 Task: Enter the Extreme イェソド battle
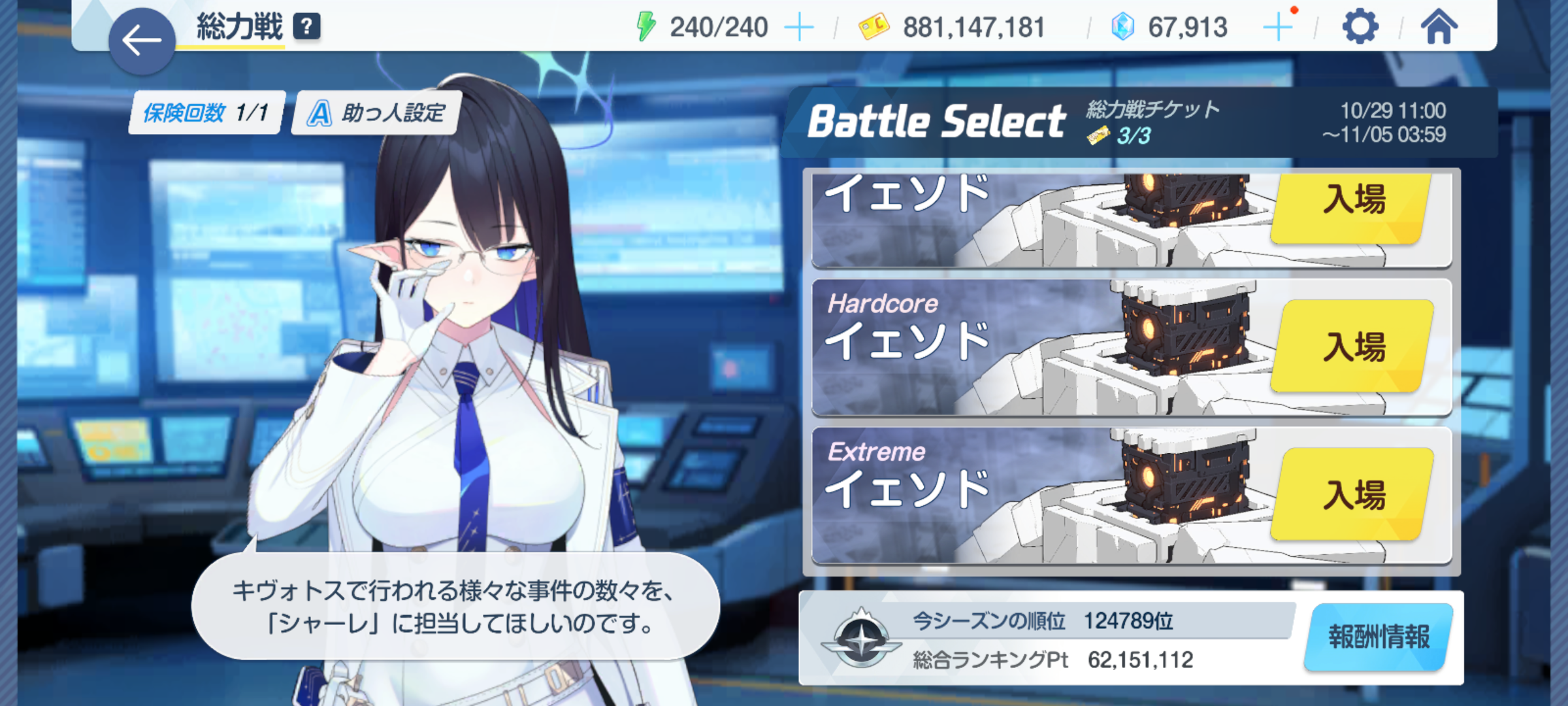1353,494
